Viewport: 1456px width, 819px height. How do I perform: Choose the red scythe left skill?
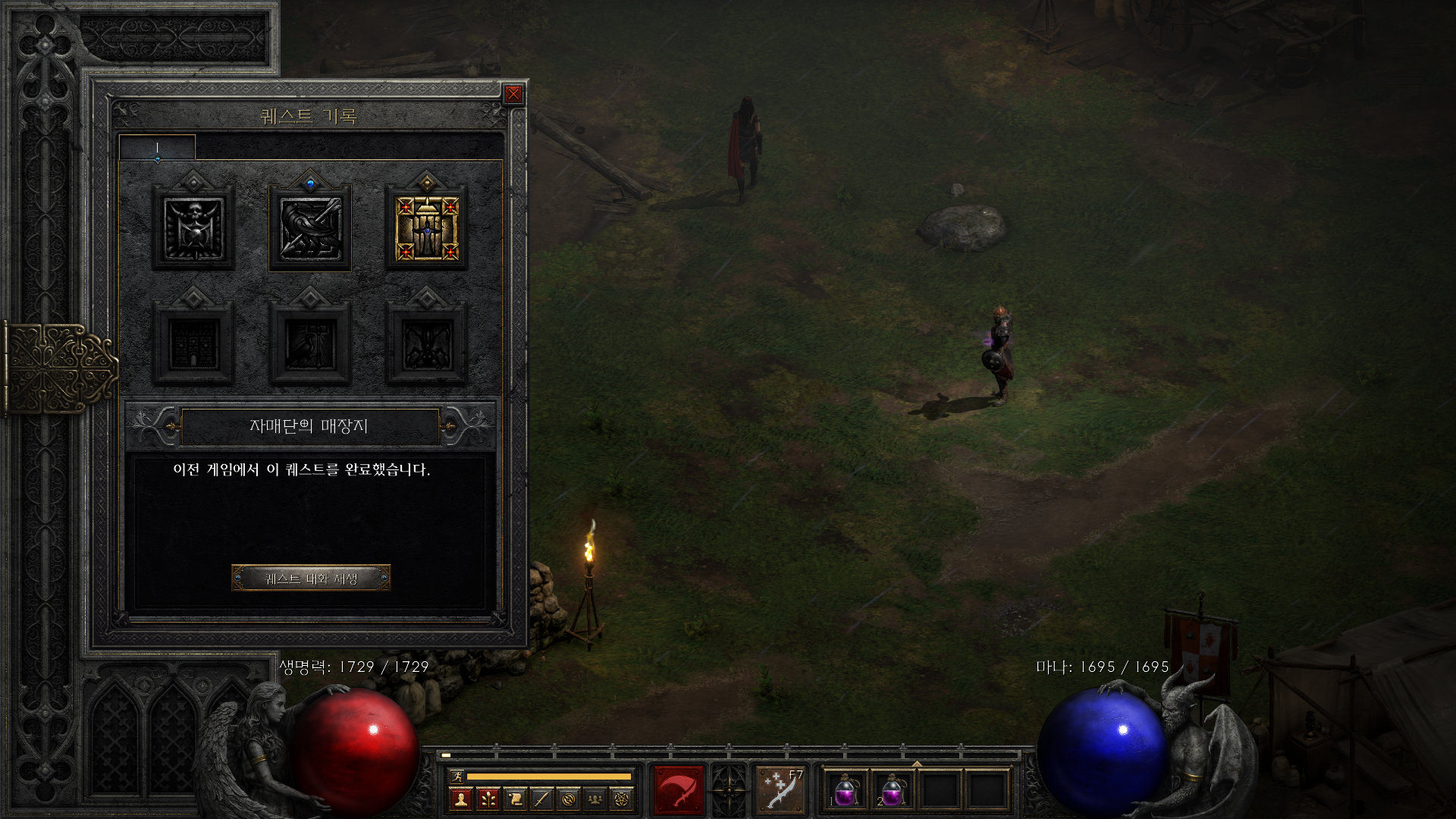(679, 790)
